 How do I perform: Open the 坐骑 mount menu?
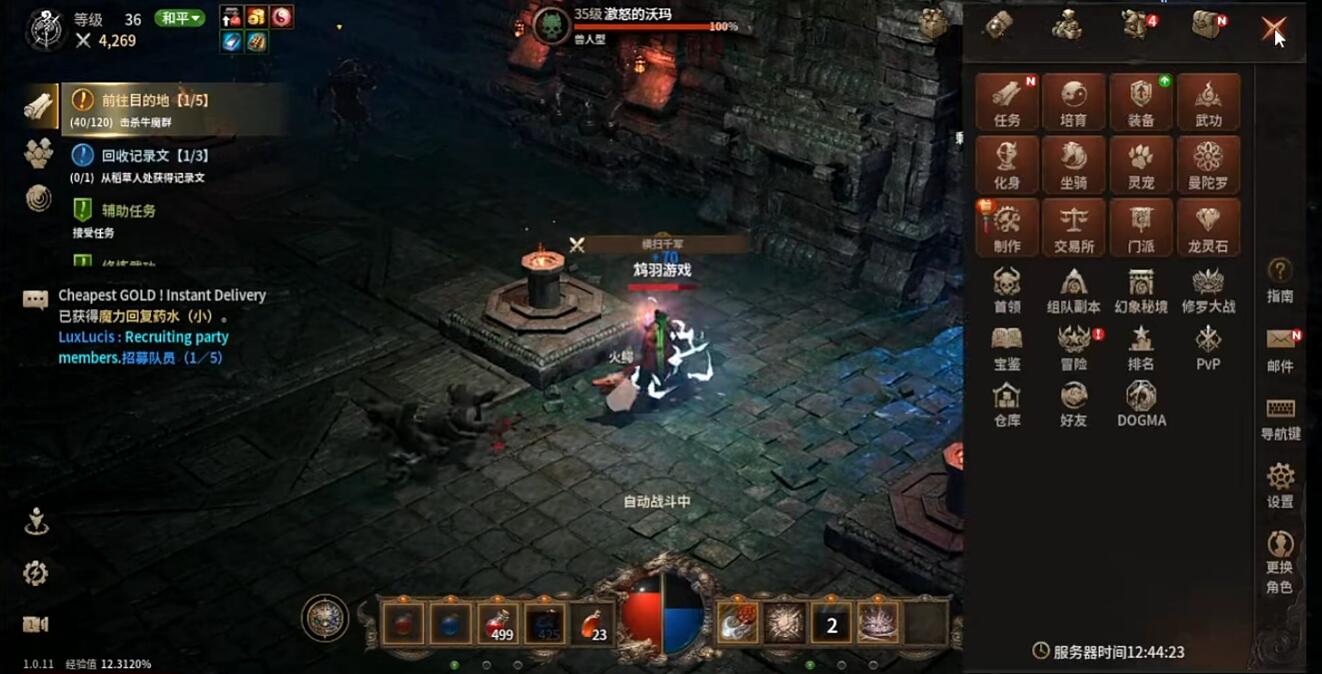tap(1074, 165)
